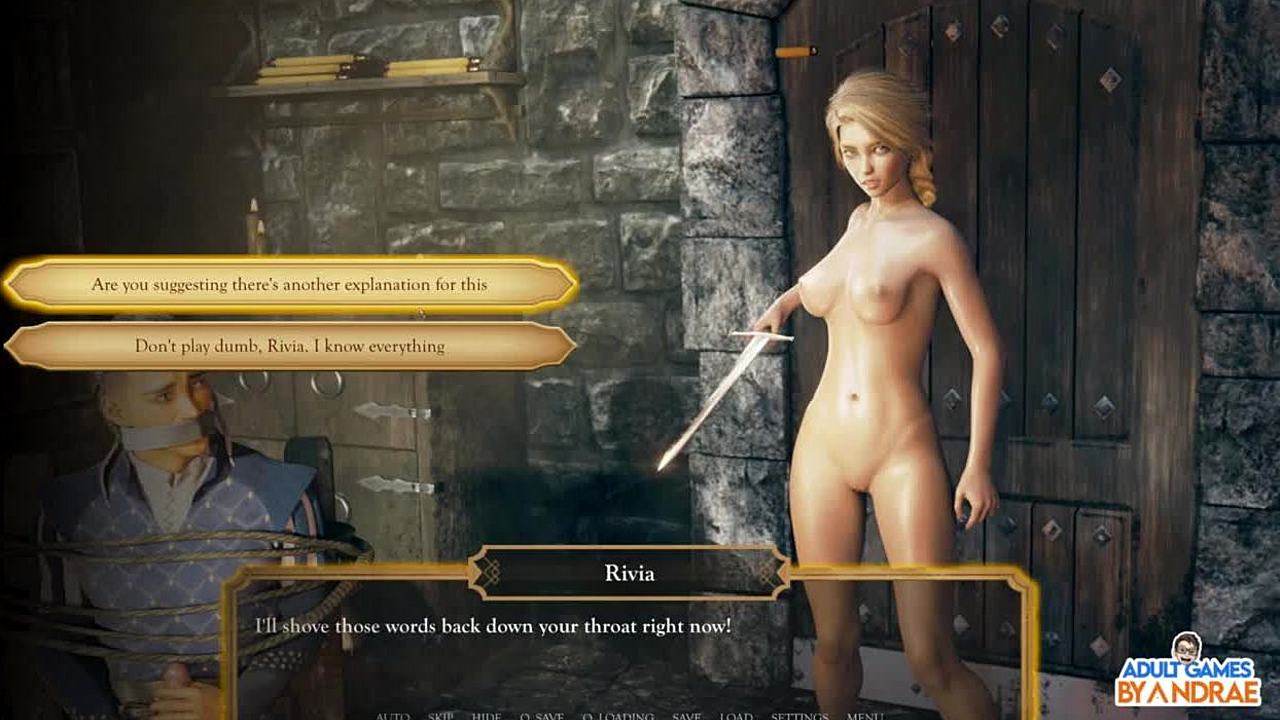Hide the dialogue interface
Viewport: 1280px width, 720px height.
487,716
